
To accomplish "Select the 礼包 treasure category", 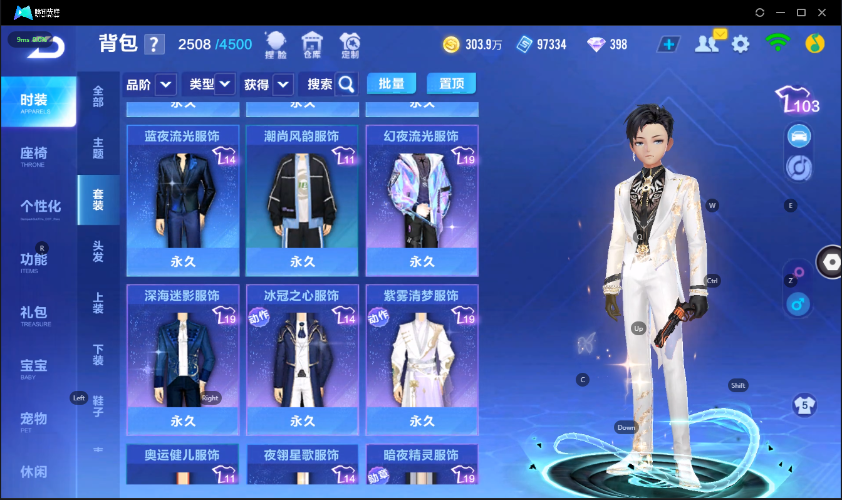I will [x=36, y=313].
